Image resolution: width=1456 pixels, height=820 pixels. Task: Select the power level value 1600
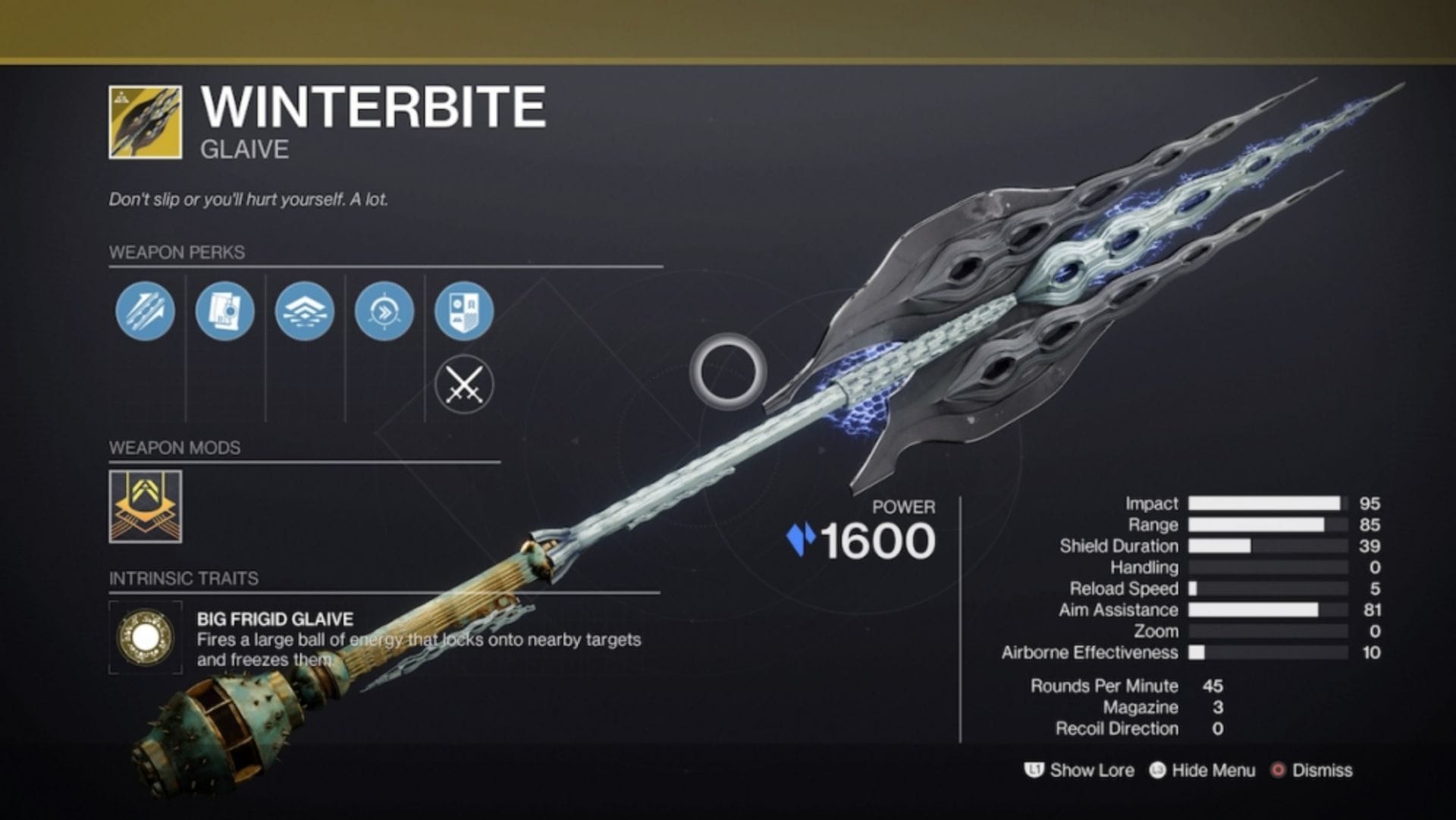pyautogui.click(x=880, y=540)
